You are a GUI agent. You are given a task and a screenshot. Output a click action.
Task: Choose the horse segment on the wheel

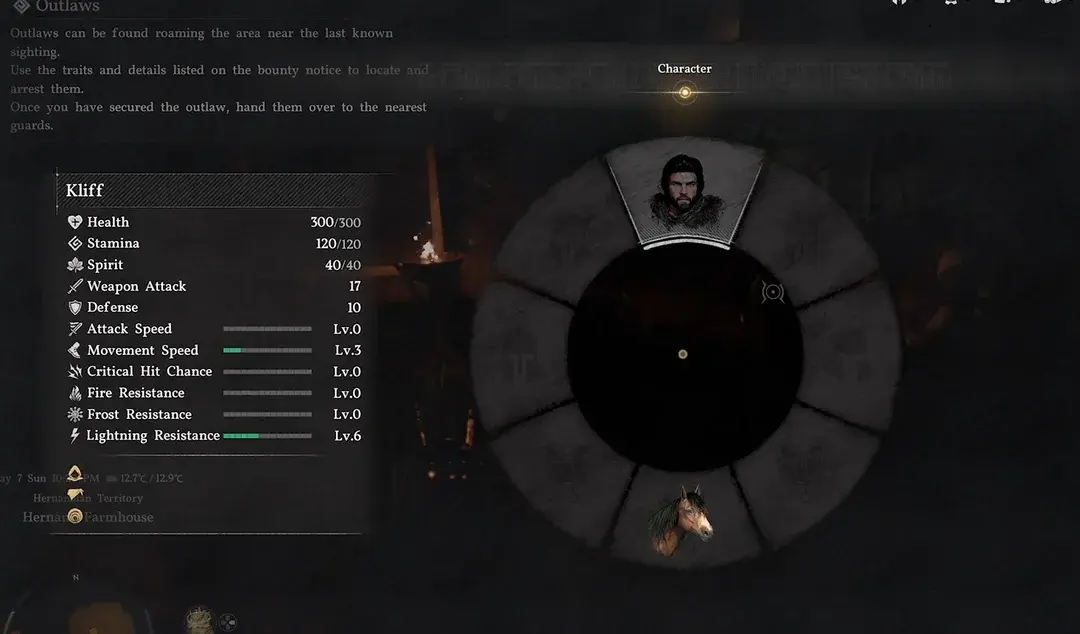click(x=683, y=517)
